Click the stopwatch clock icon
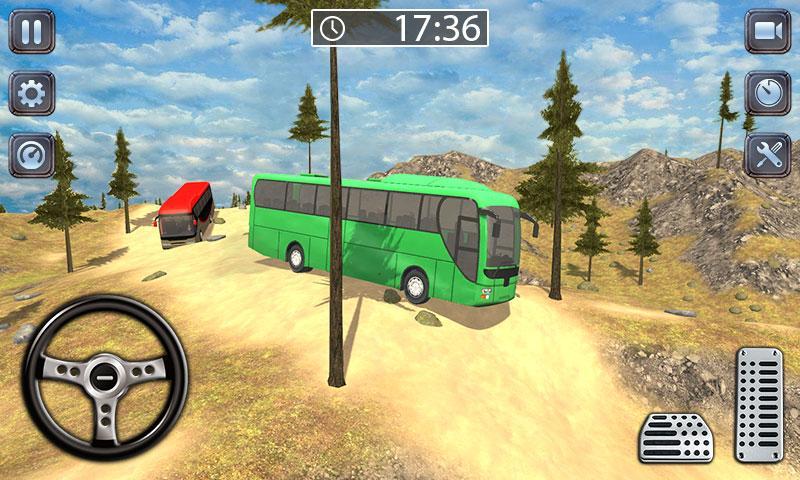This screenshot has width=800, height=480. tap(768, 93)
